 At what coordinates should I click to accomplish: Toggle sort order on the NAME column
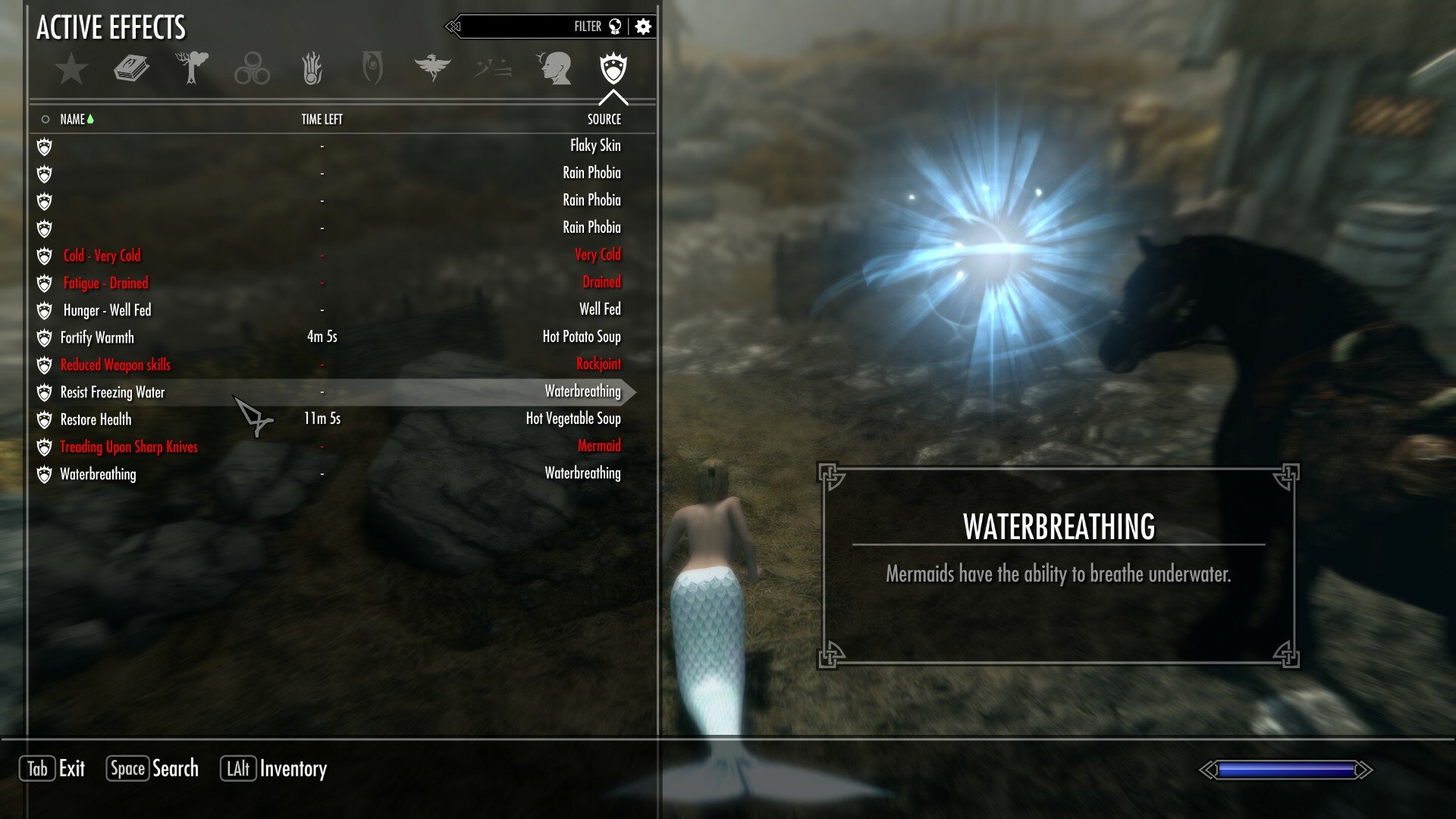(x=74, y=119)
